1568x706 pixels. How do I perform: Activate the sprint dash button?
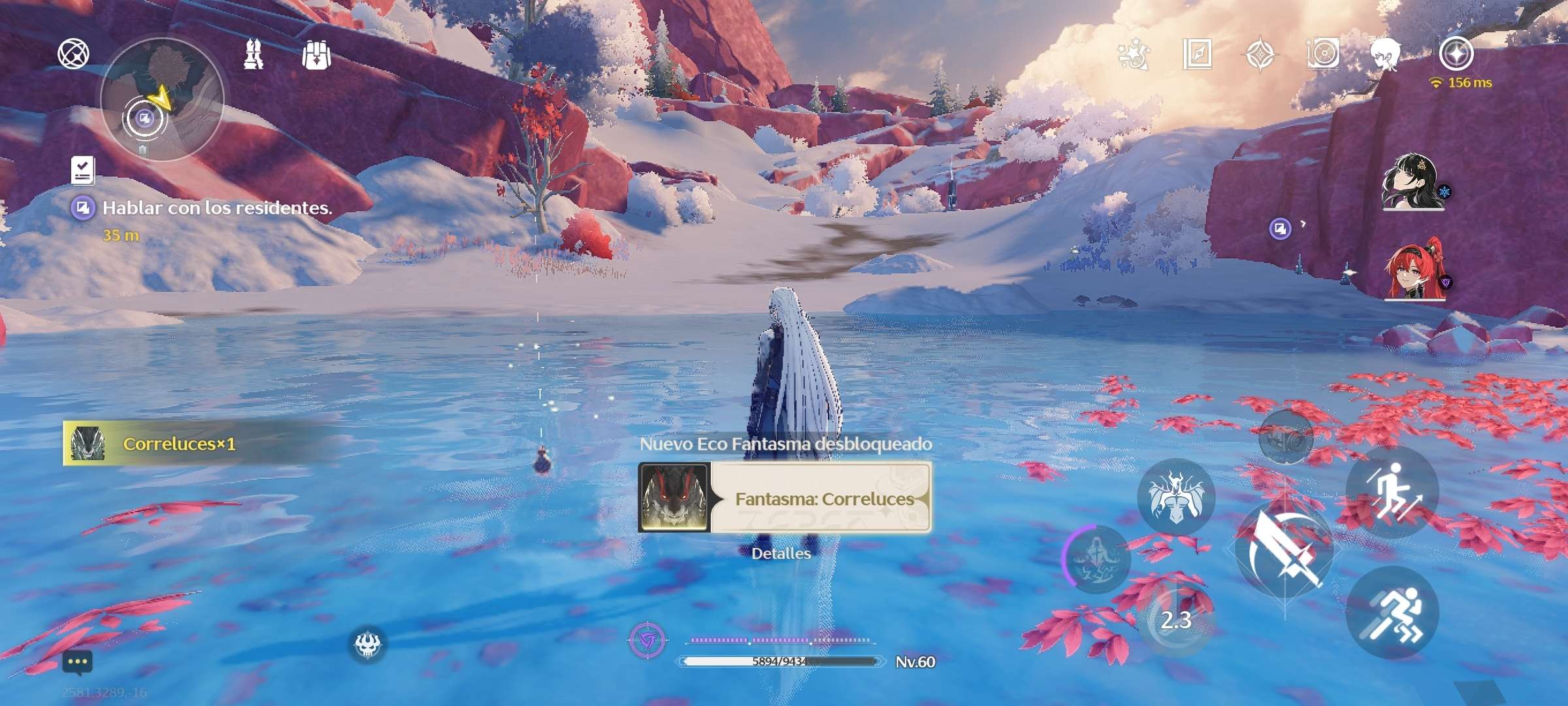(x=1392, y=613)
